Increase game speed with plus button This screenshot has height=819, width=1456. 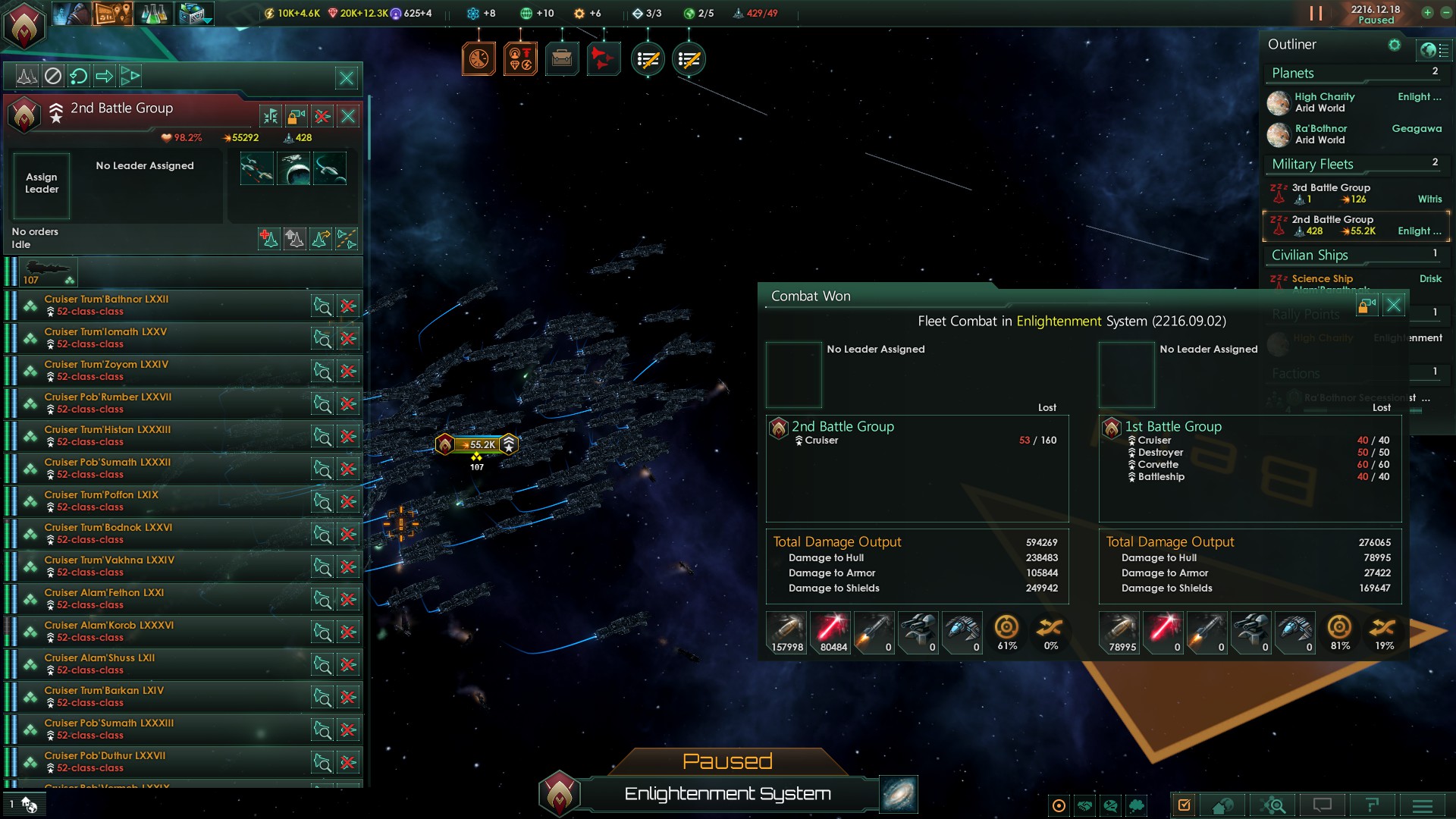pos(1427,13)
